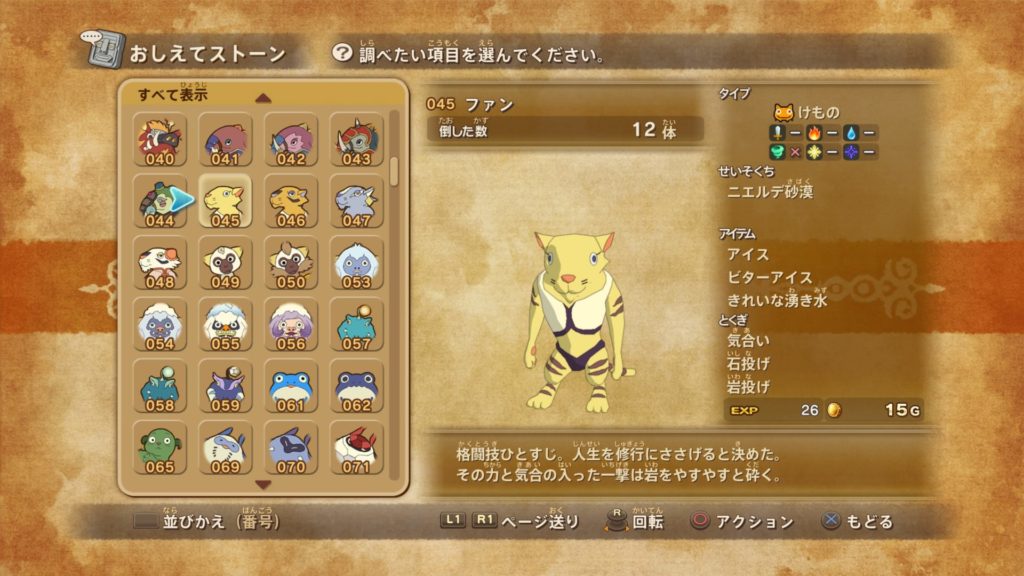
Task: Select creature entry 059
Action: click(226, 387)
